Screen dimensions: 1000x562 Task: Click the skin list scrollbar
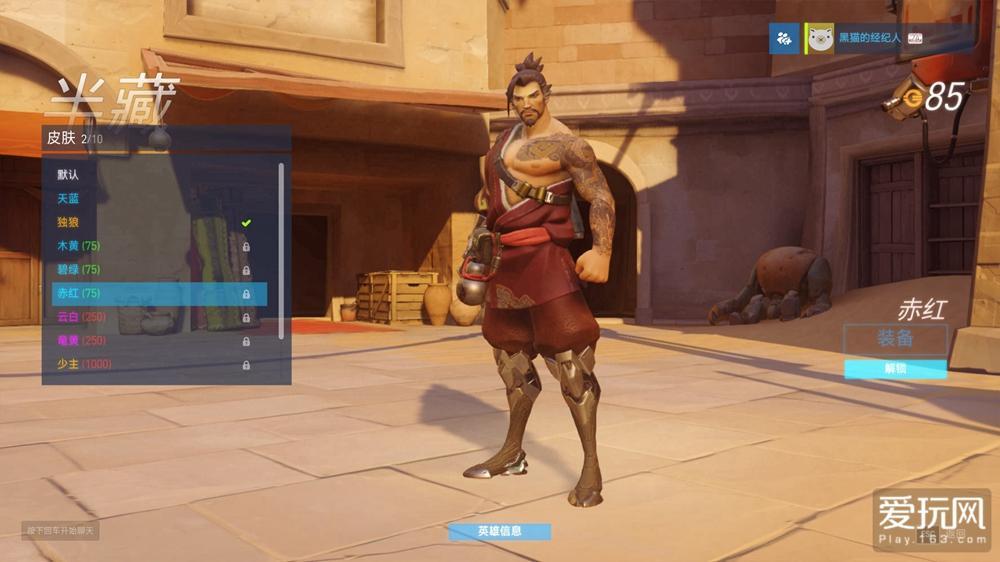tap(281, 250)
